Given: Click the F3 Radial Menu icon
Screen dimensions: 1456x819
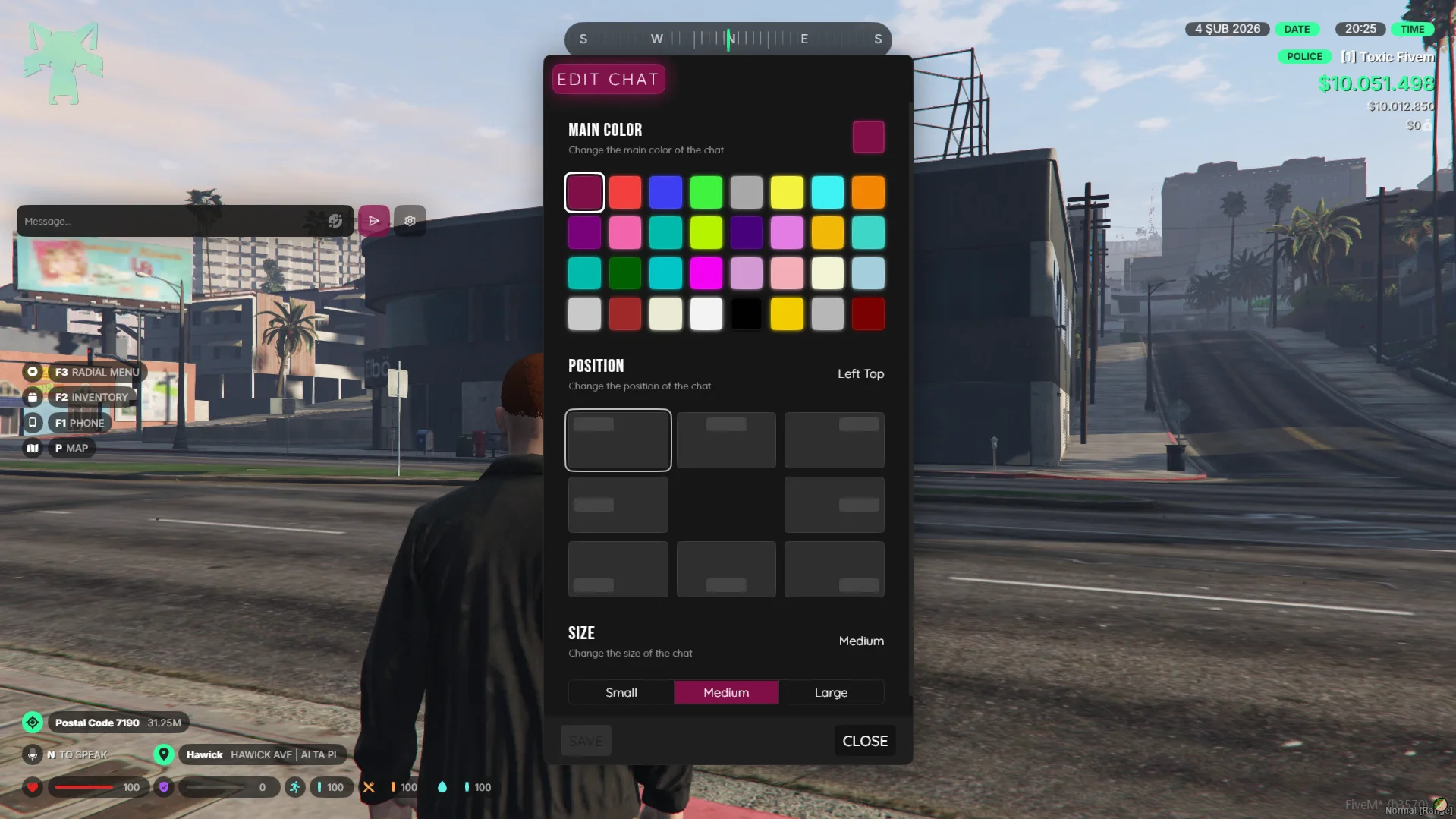Looking at the screenshot, I should 33,372.
